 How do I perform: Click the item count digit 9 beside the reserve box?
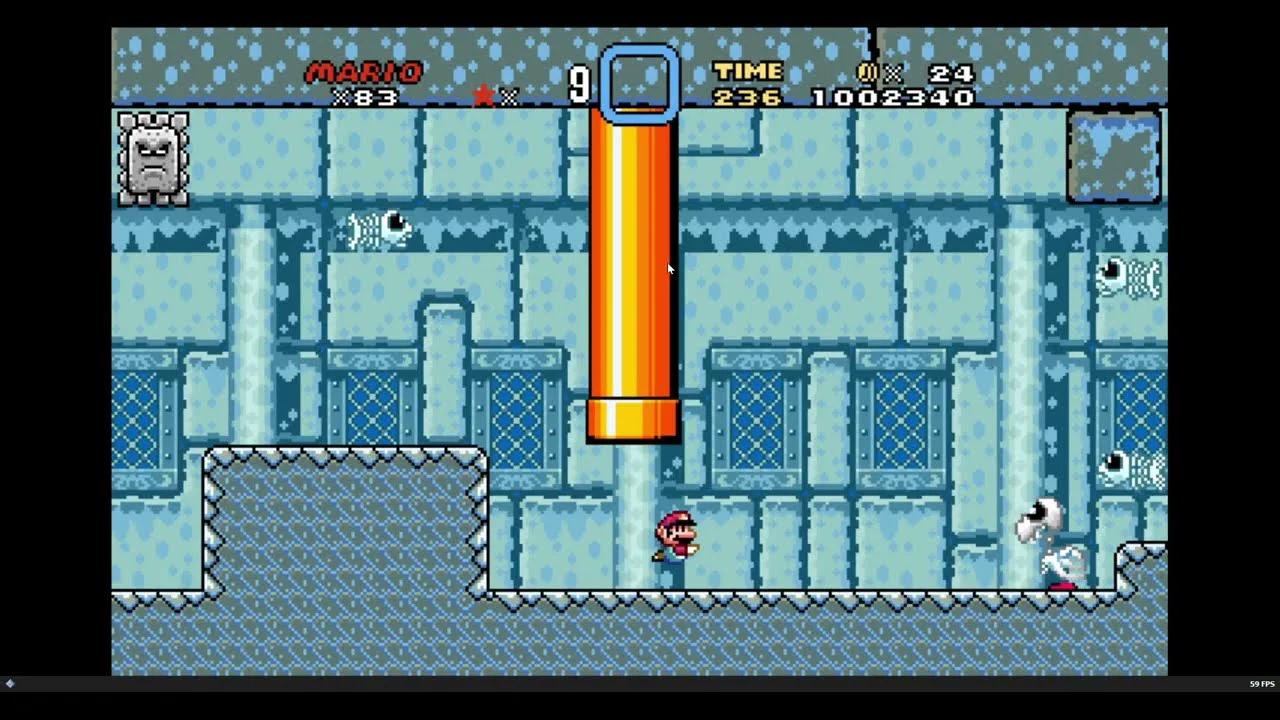pos(580,85)
